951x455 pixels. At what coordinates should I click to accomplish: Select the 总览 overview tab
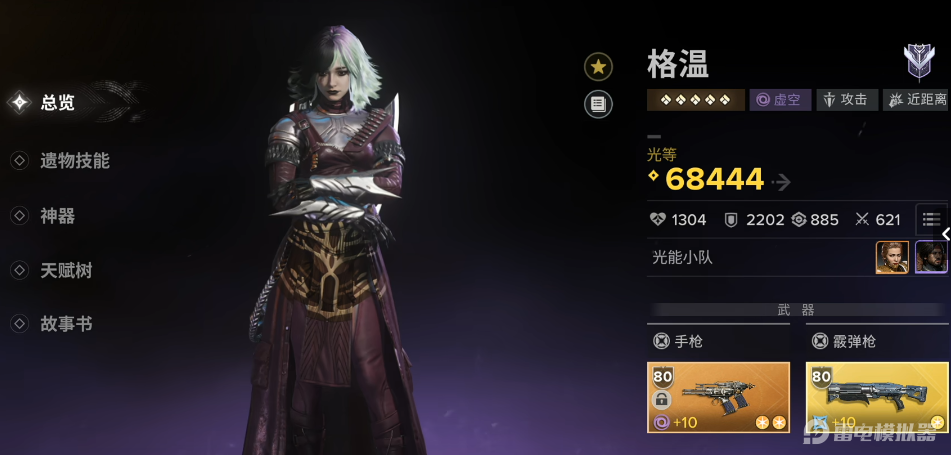(57, 102)
